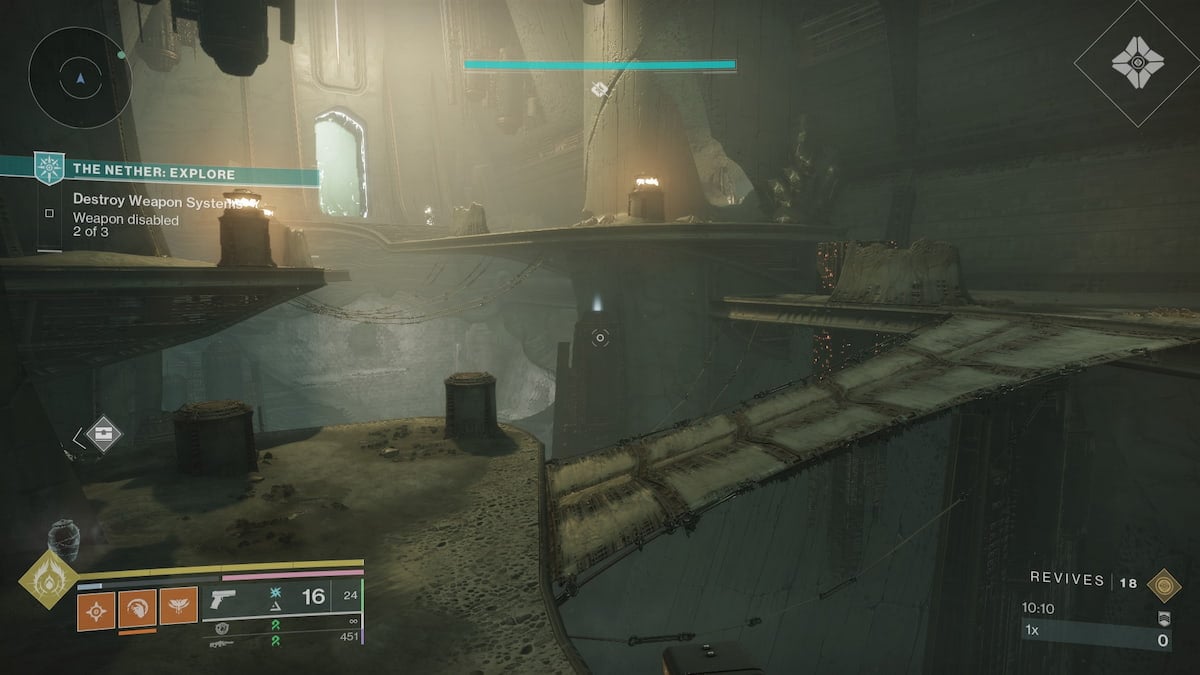Open the Ghost icon diamond
Image resolution: width=1200 pixels, height=675 pixels.
[1137, 63]
